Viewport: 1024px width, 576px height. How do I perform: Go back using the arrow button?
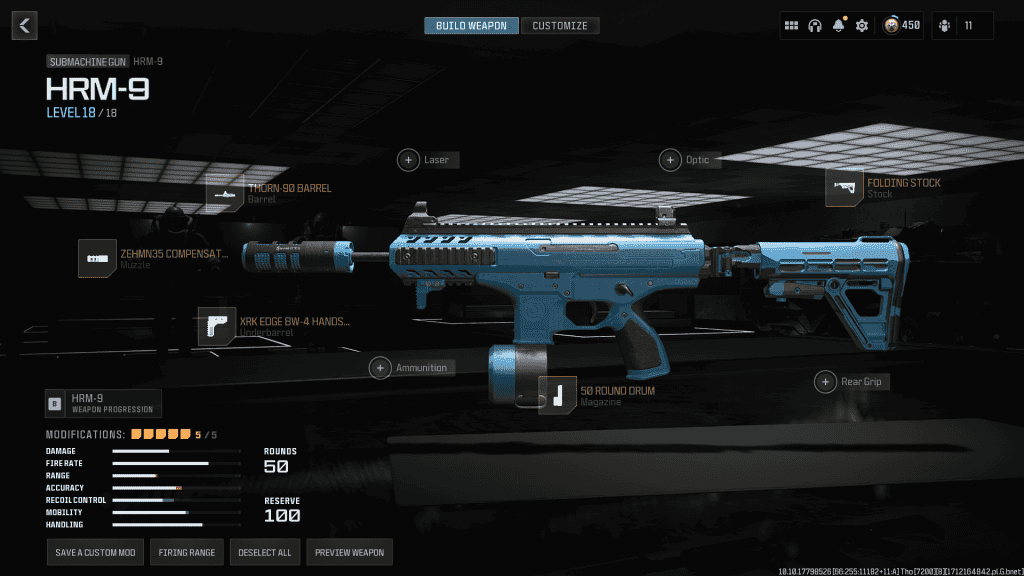click(26, 26)
